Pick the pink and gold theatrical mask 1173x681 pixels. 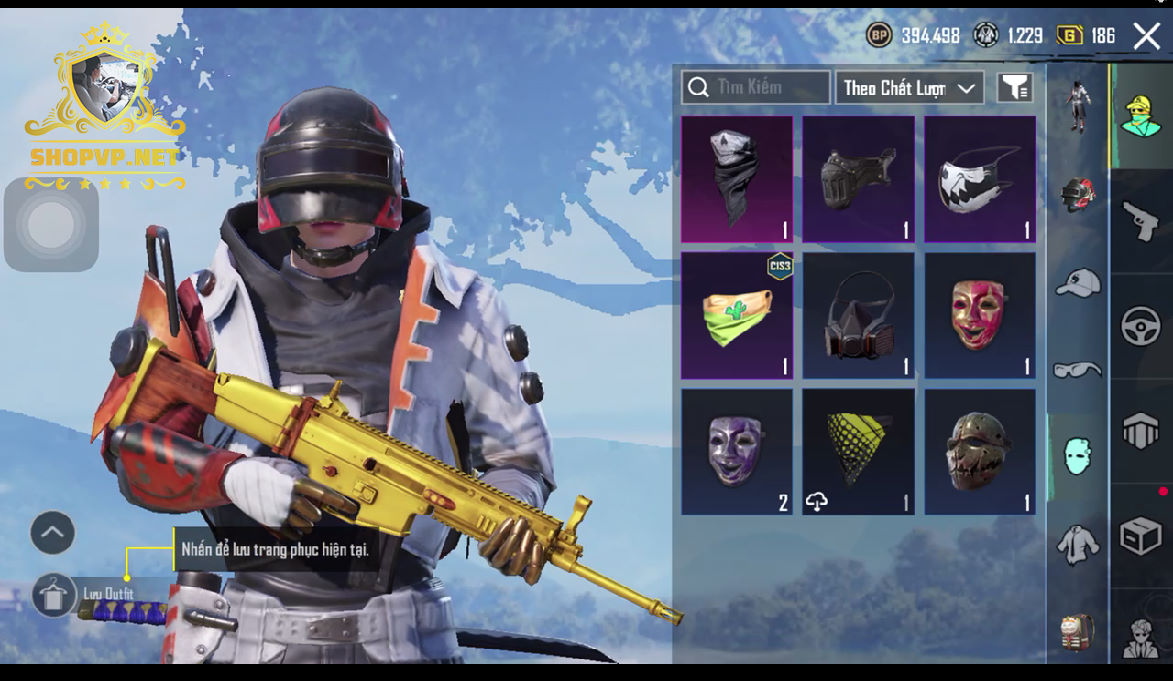[979, 315]
